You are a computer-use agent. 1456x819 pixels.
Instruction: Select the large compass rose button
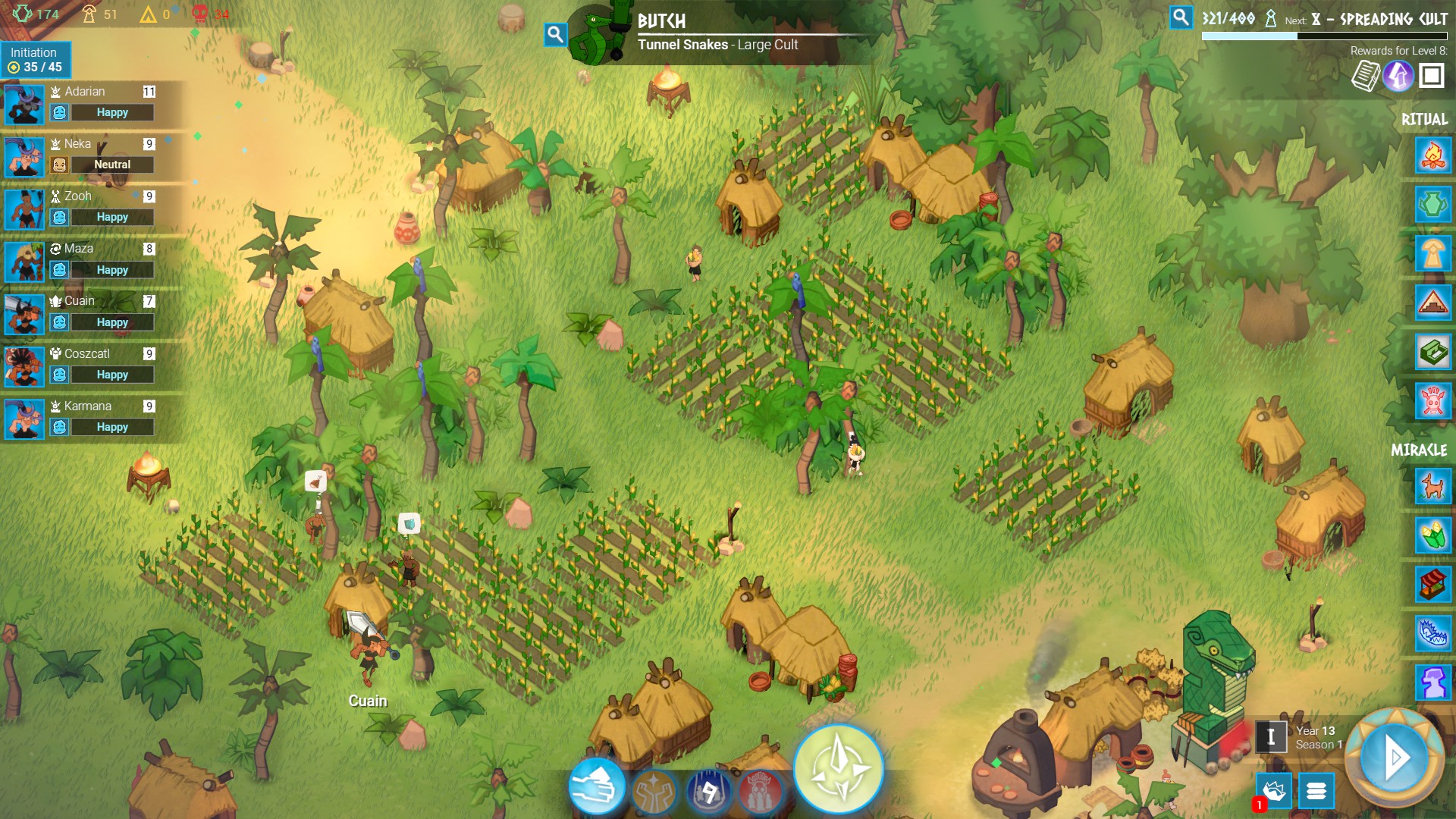[838, 769]
